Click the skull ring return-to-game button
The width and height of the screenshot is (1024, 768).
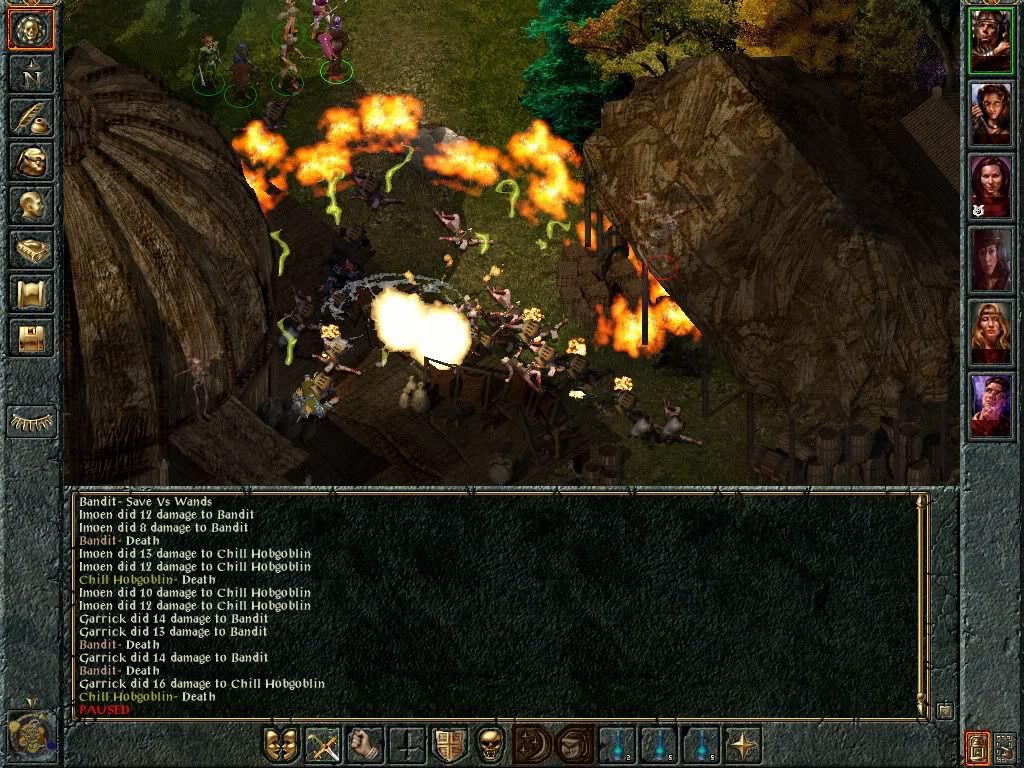pyautogui.click(x=30, y=30)
